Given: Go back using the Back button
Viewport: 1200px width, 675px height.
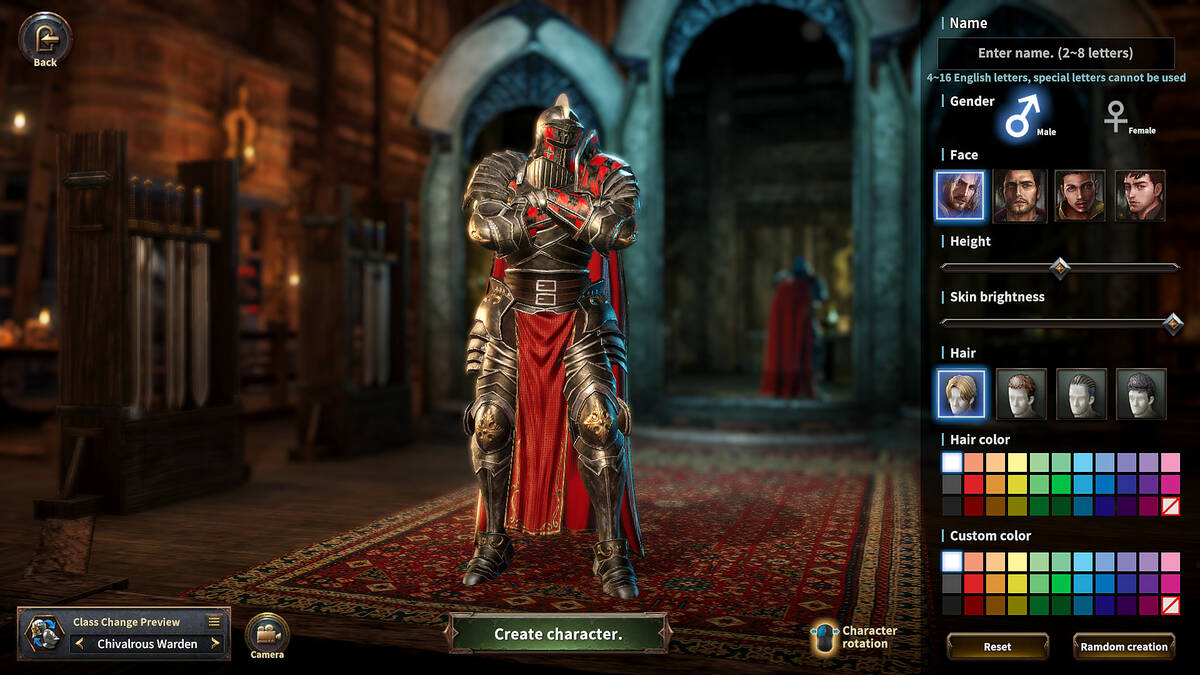Looking at the screenshot, I should coord(45,40).
